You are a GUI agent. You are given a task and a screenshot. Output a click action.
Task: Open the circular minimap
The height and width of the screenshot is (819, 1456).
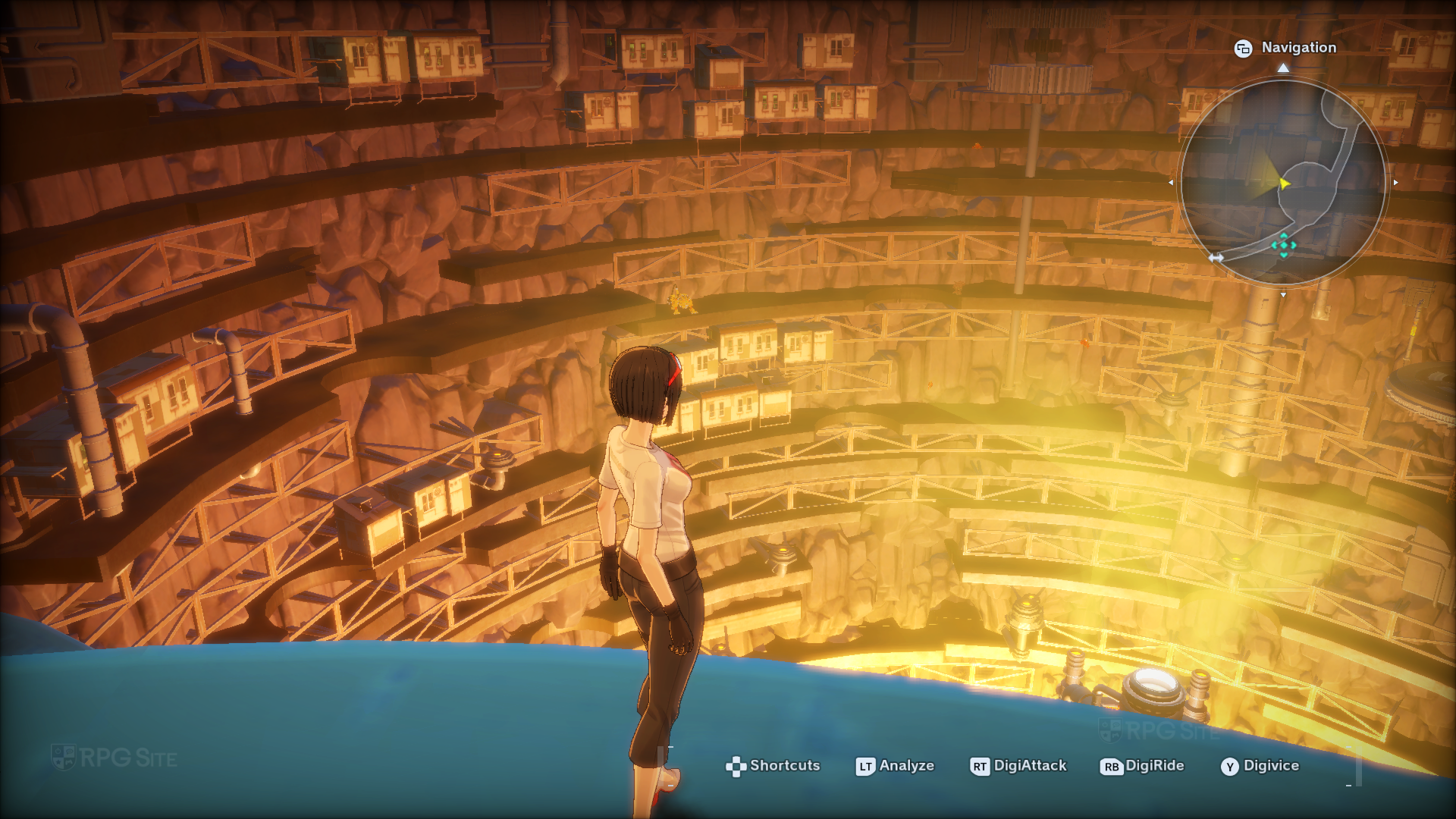[1283, 182]
